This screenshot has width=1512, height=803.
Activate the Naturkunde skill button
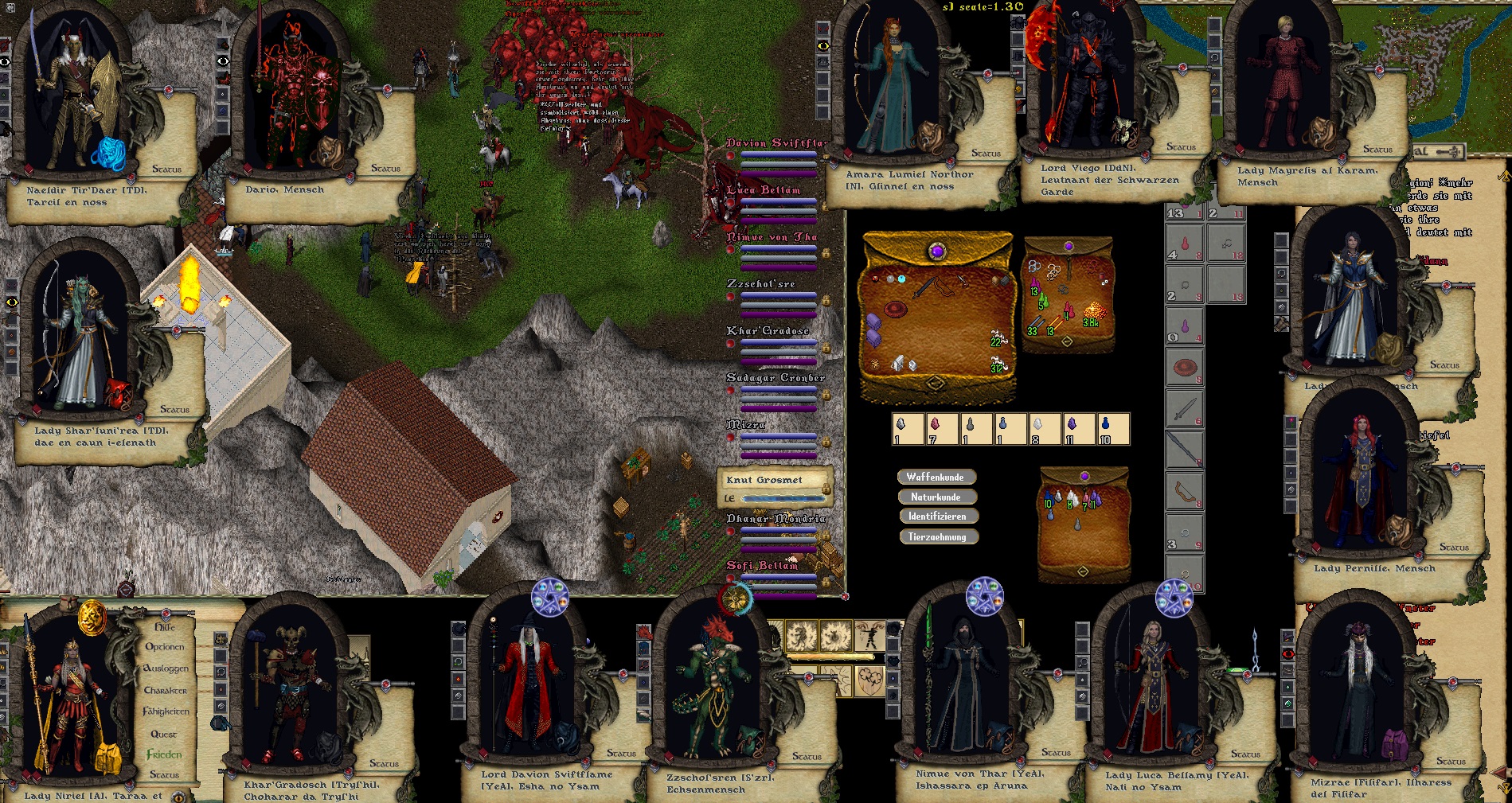pyautogui.click(x=936, y=497)
